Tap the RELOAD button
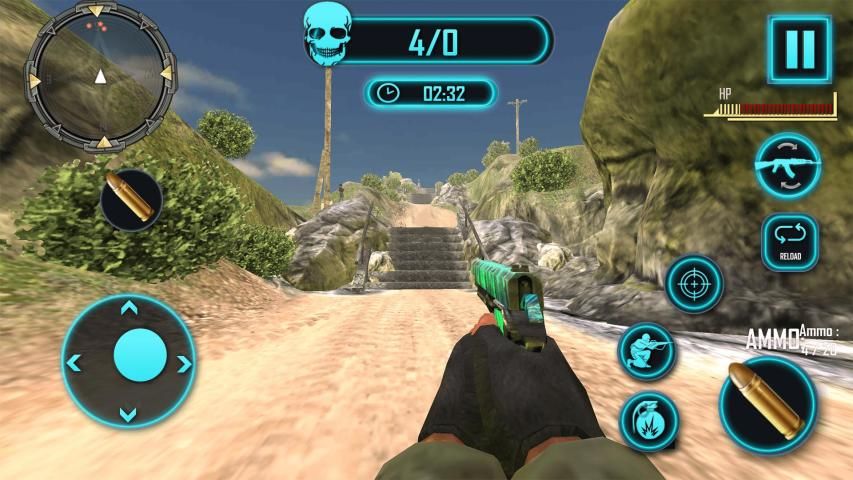This screenshot has height=480, width=853. (x=790, y=243)
